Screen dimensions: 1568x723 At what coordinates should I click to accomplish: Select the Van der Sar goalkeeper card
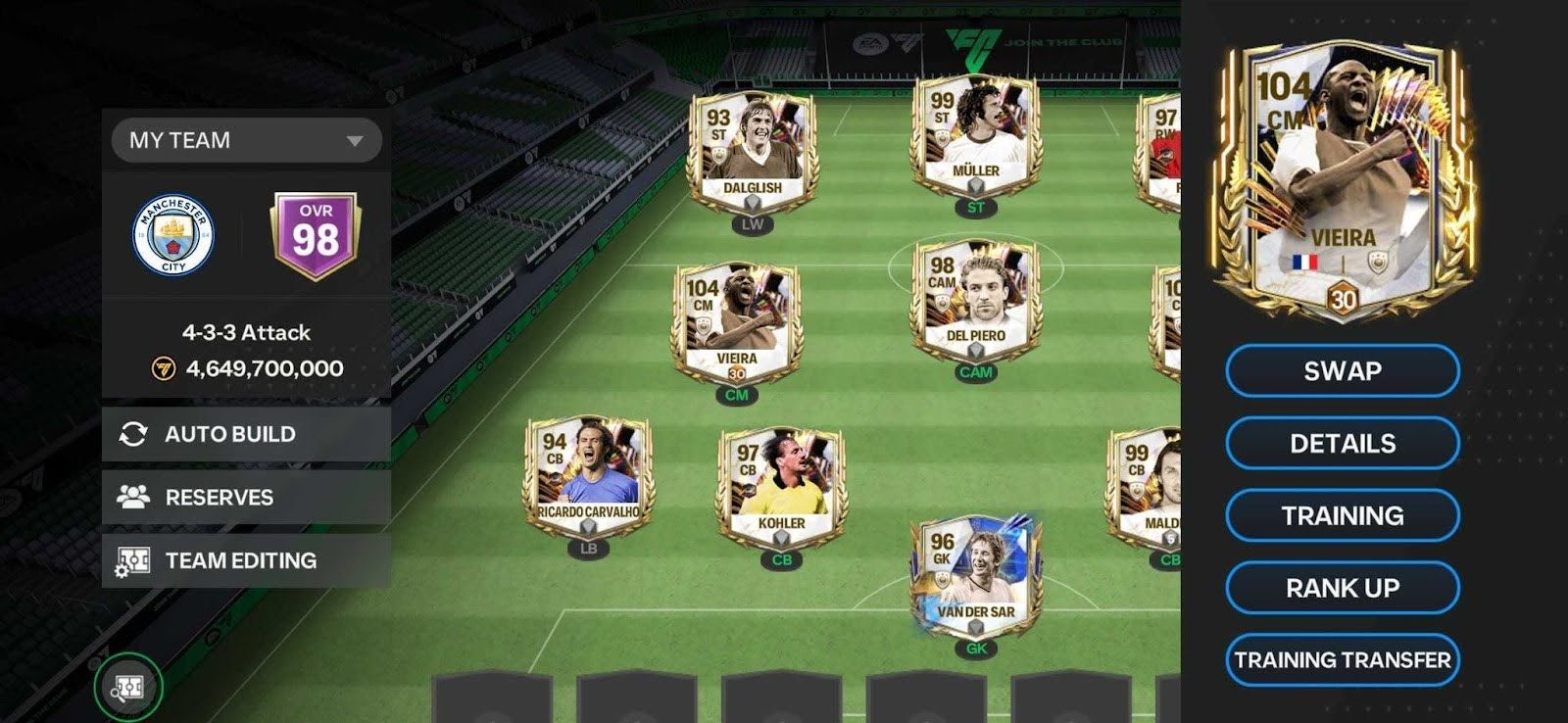coord(975,578)
